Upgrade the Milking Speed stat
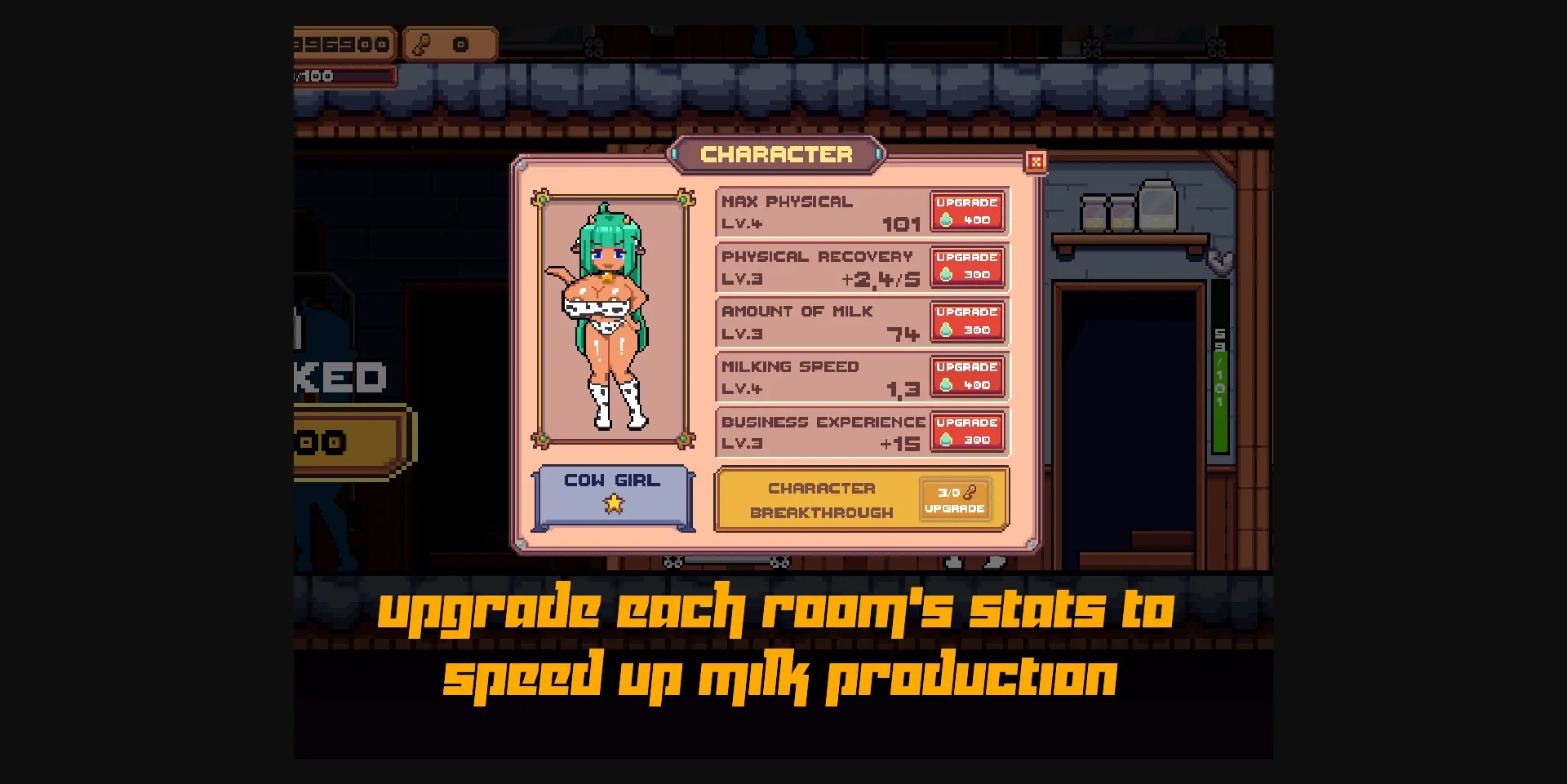The width and height of the screenshot is (1567, 784). click(966, 376)
